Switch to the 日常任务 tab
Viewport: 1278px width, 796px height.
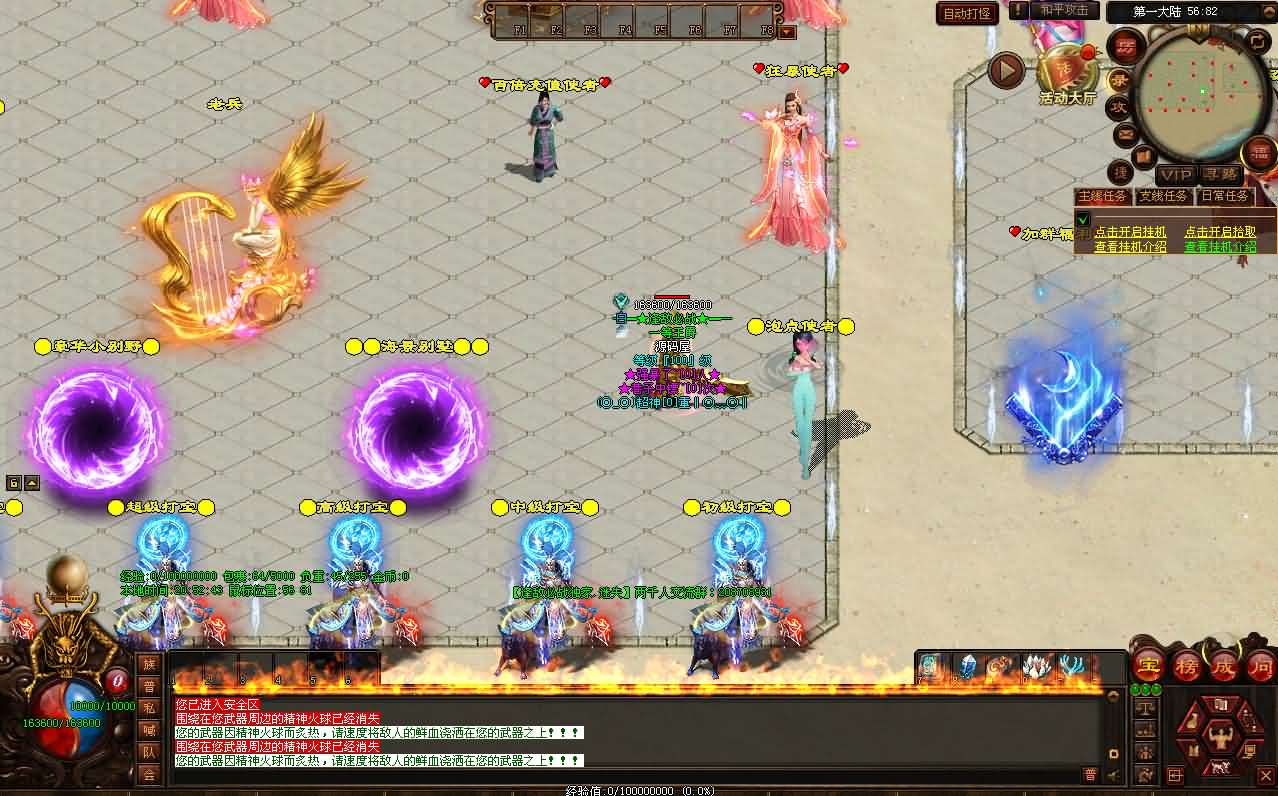[1225, 196]
